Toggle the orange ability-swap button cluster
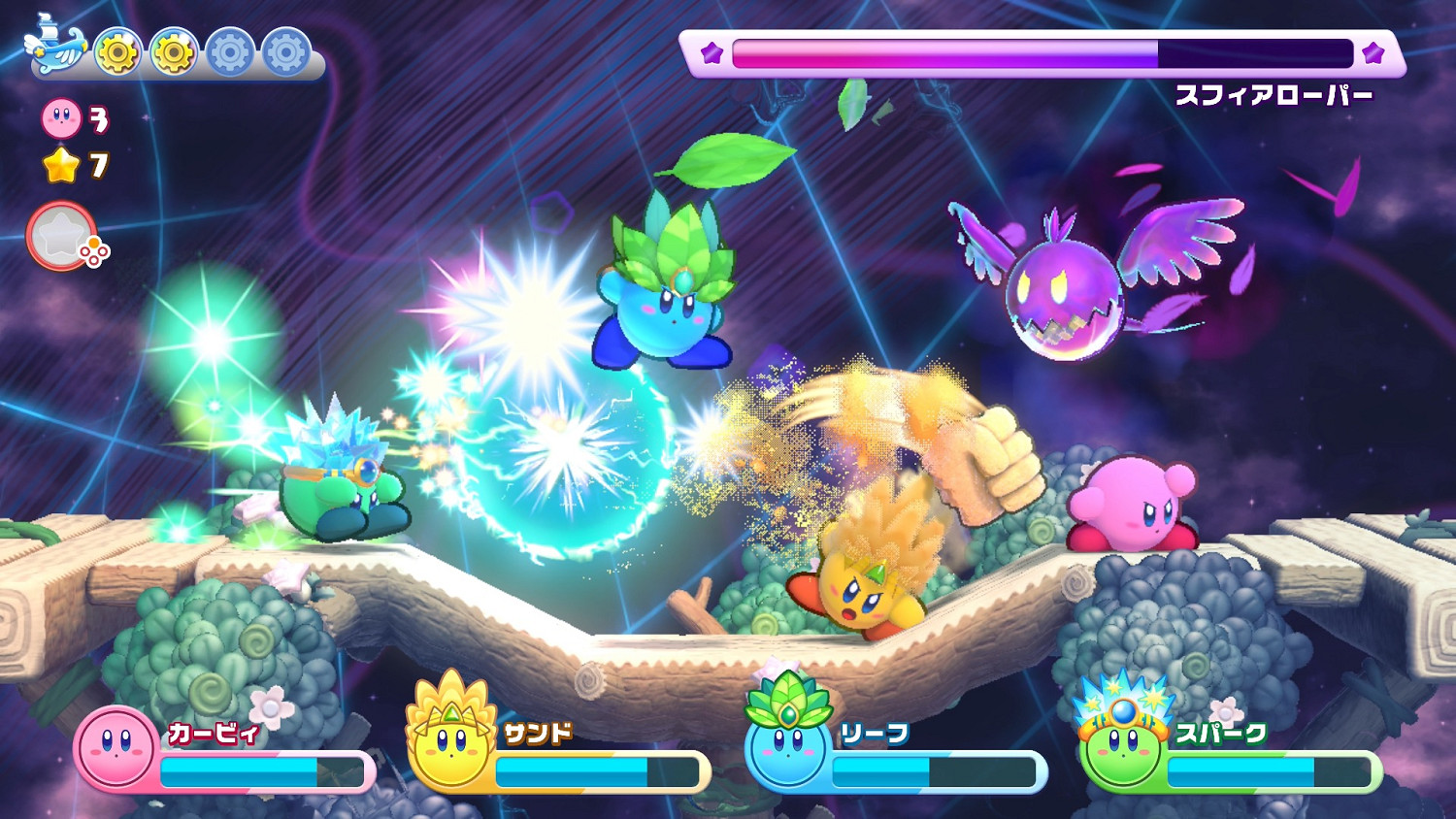 pyautogui.click(x=95, y=249)
